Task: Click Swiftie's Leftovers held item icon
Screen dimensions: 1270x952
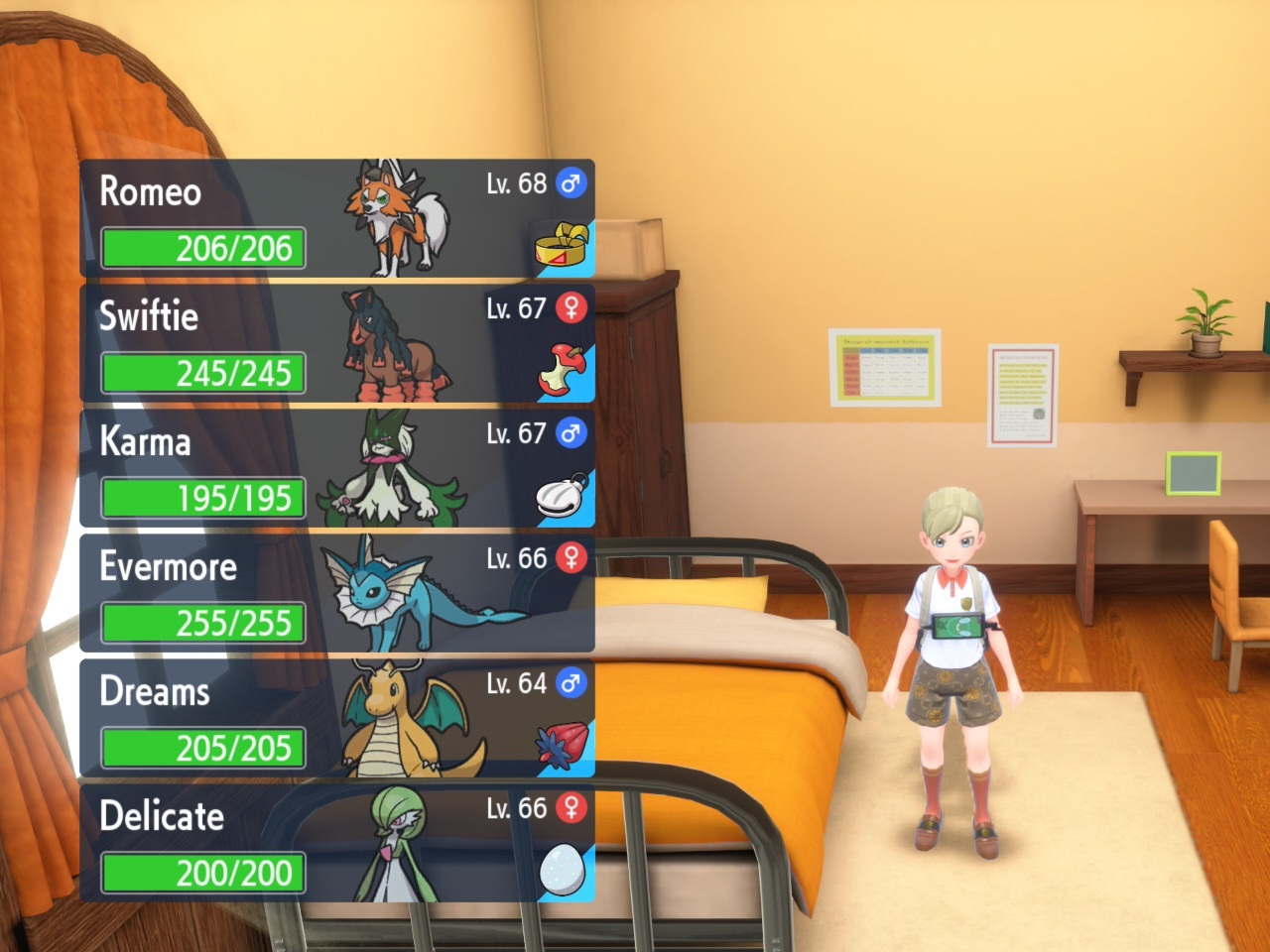Action: coord(562,372)
